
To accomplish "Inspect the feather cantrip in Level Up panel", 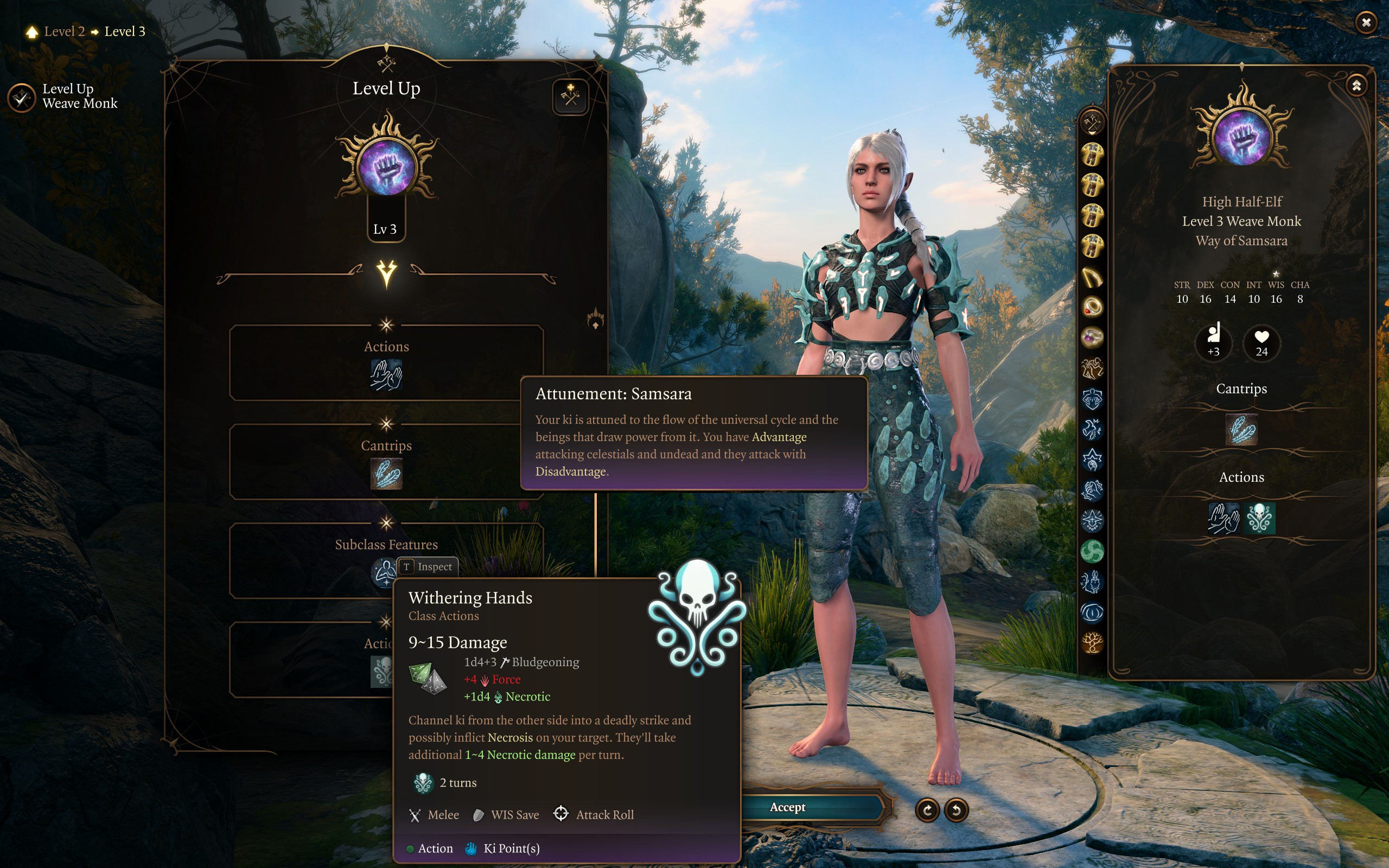I will [x=386, y=474].
